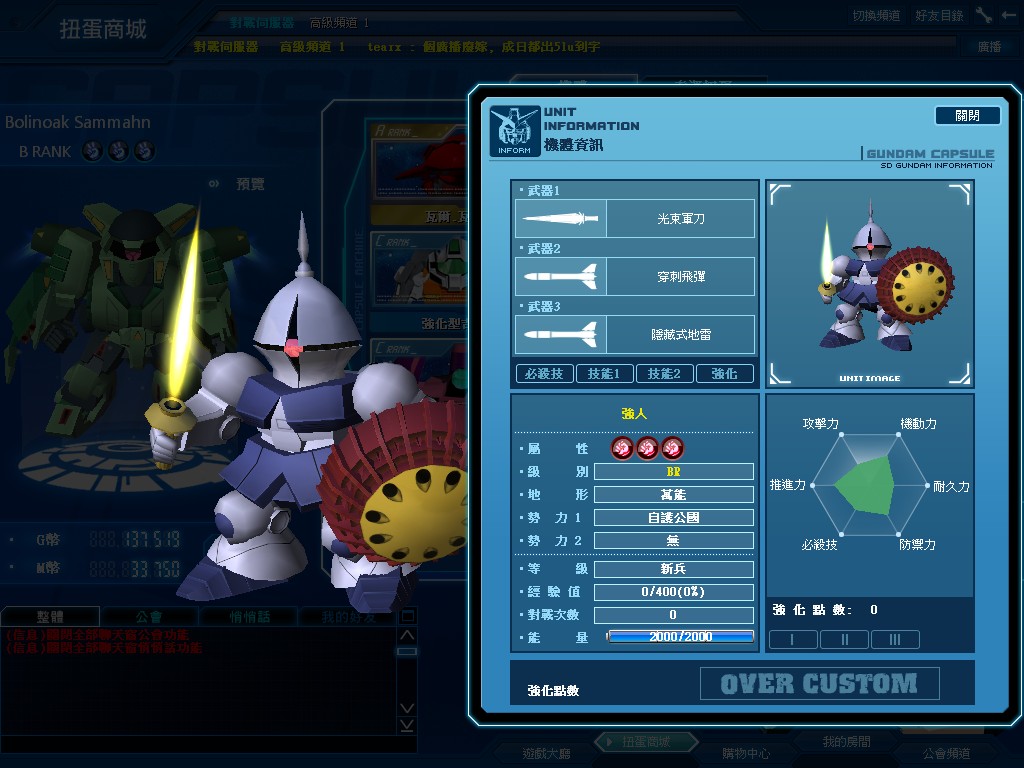1024x768 pixels.
Task: Go to 購物中心 shopping center
Action: pyautogui.click(x=746, y=753)
